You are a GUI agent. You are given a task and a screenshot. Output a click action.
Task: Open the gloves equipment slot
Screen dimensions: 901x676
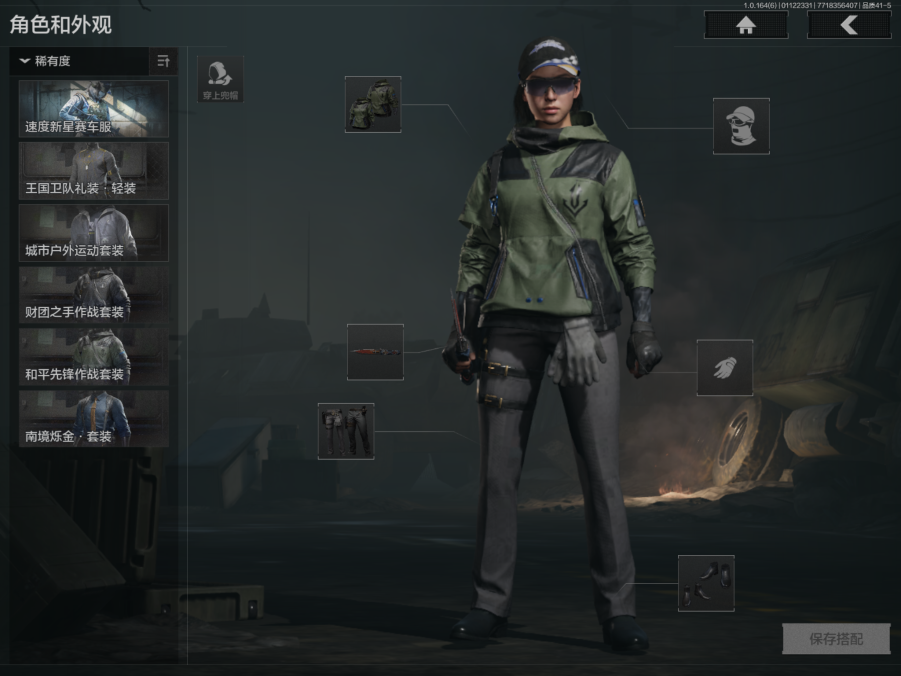(x=725, y=367)
